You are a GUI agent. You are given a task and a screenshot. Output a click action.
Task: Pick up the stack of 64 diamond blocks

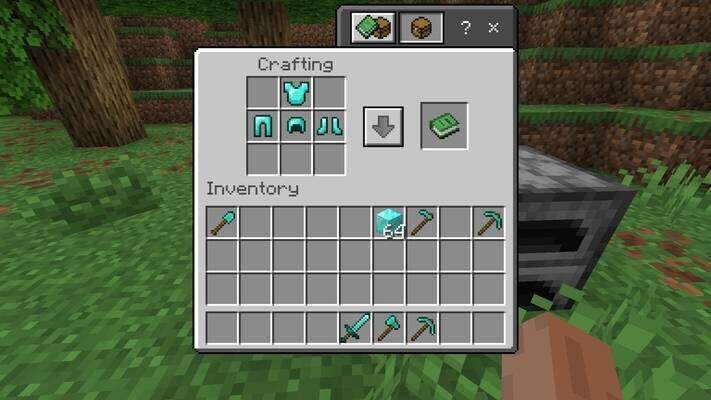389,223
